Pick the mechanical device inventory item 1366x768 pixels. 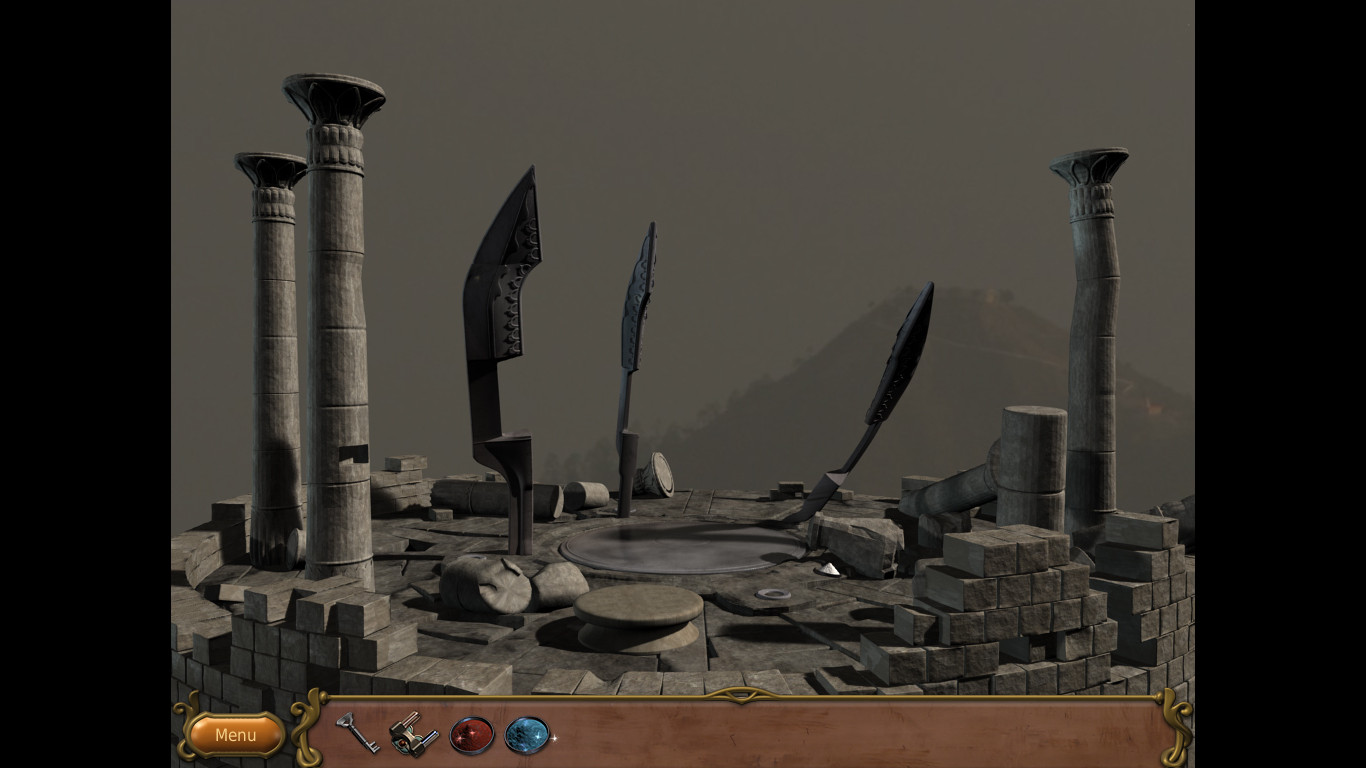click(x=414, y=735)
